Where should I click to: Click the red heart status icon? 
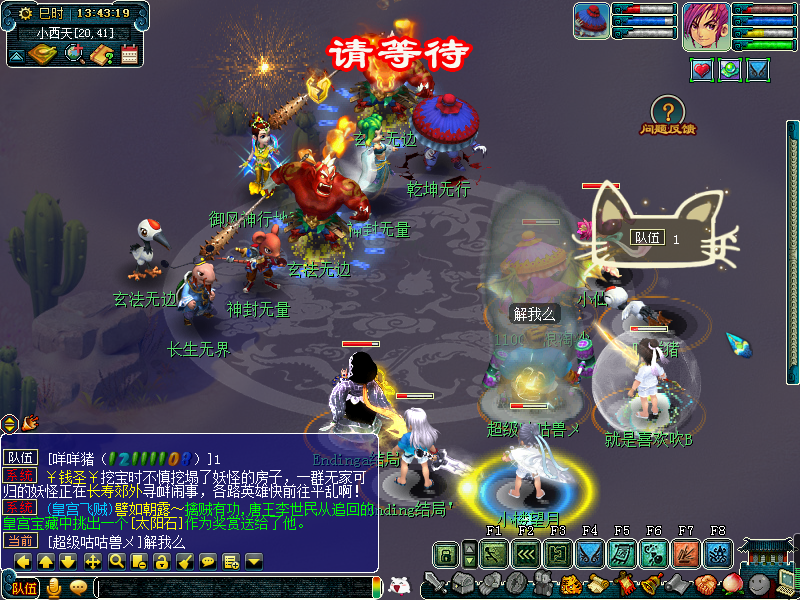click(x=702, y=70)
